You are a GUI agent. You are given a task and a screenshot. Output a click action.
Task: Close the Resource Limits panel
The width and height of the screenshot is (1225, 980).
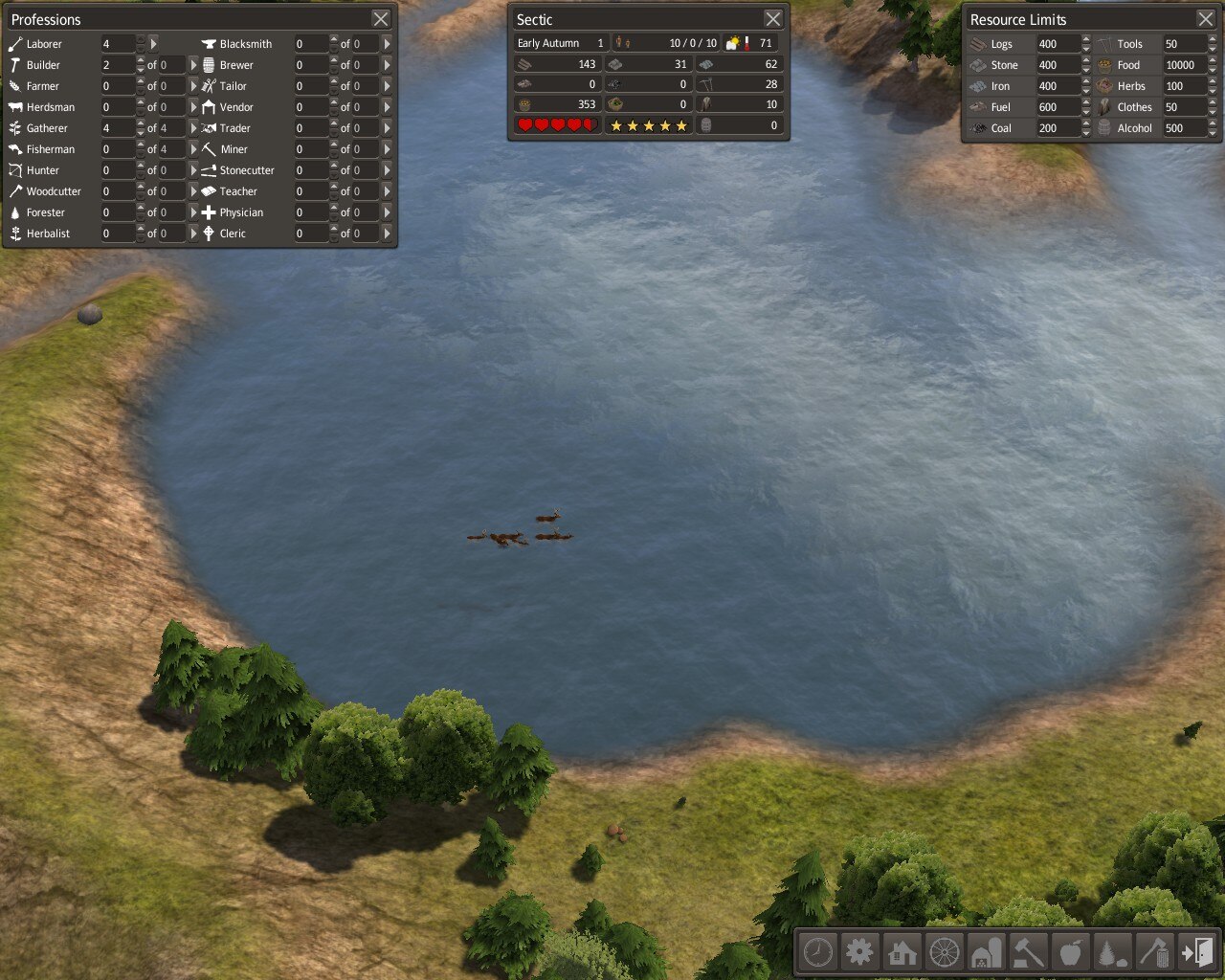click(x=1206, y=19)
